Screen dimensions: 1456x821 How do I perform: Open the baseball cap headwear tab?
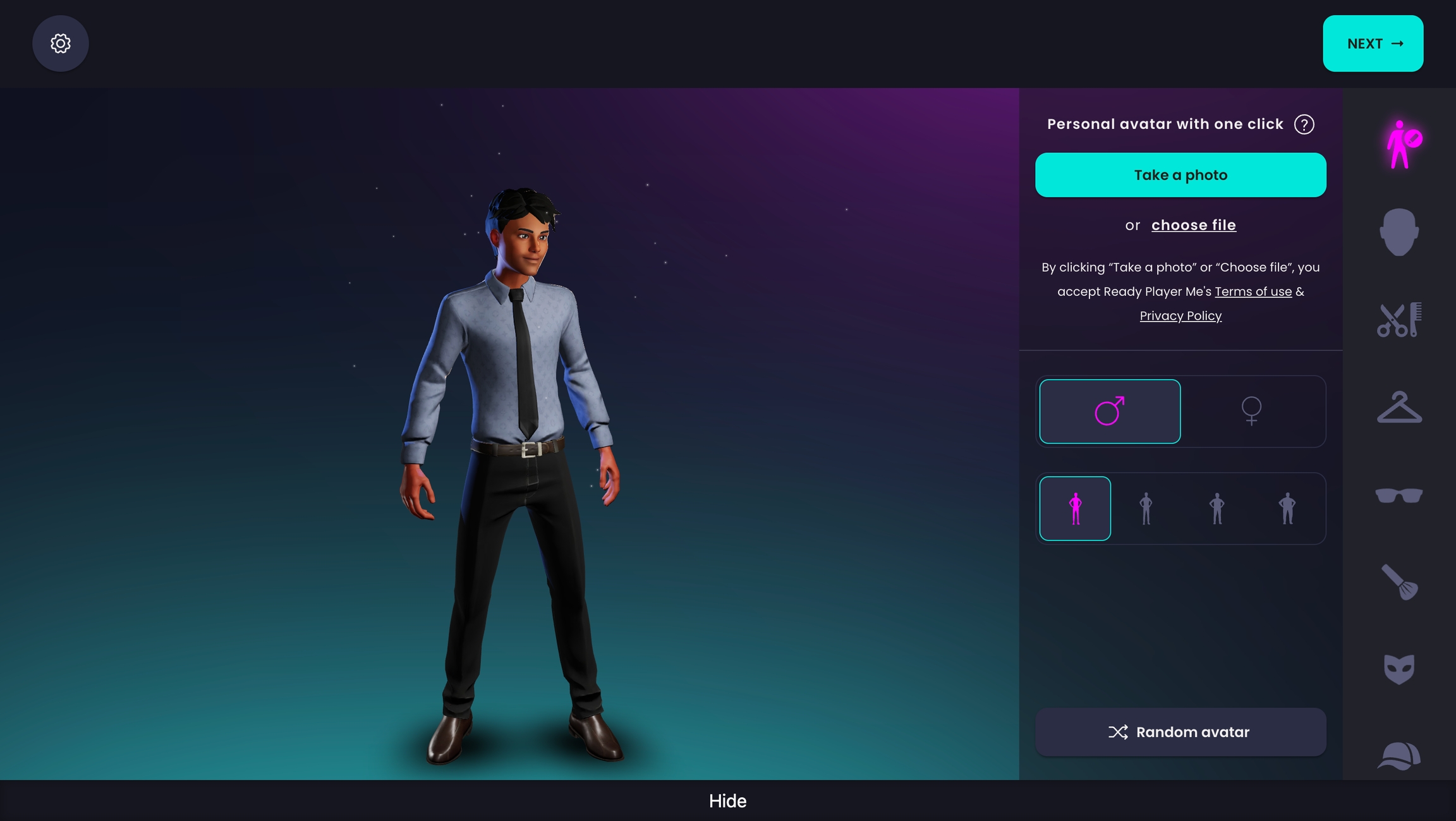tap(1398, 756)
